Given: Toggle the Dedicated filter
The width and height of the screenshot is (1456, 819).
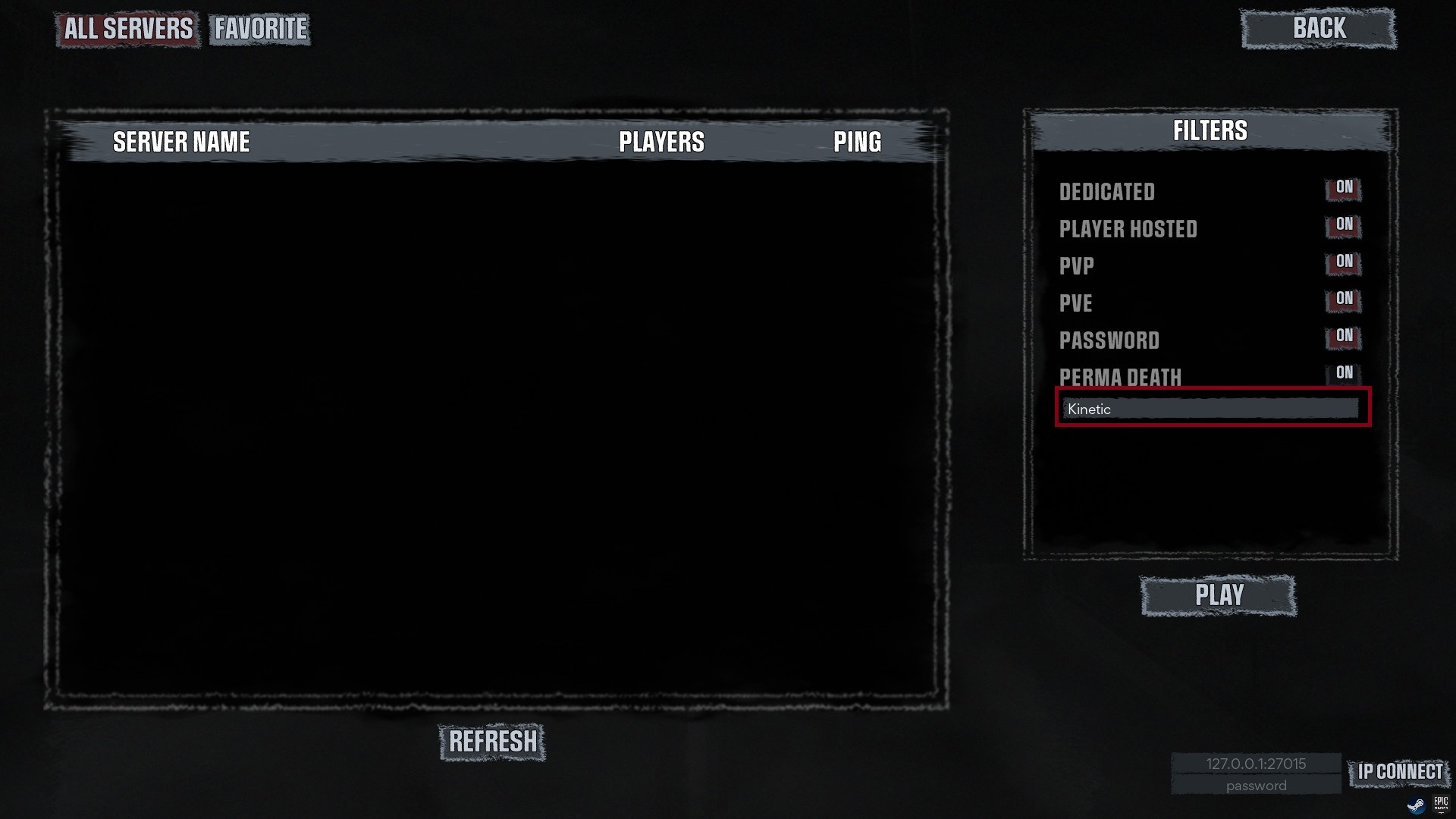Looking at the screenshot, I should coord(1344,187).
